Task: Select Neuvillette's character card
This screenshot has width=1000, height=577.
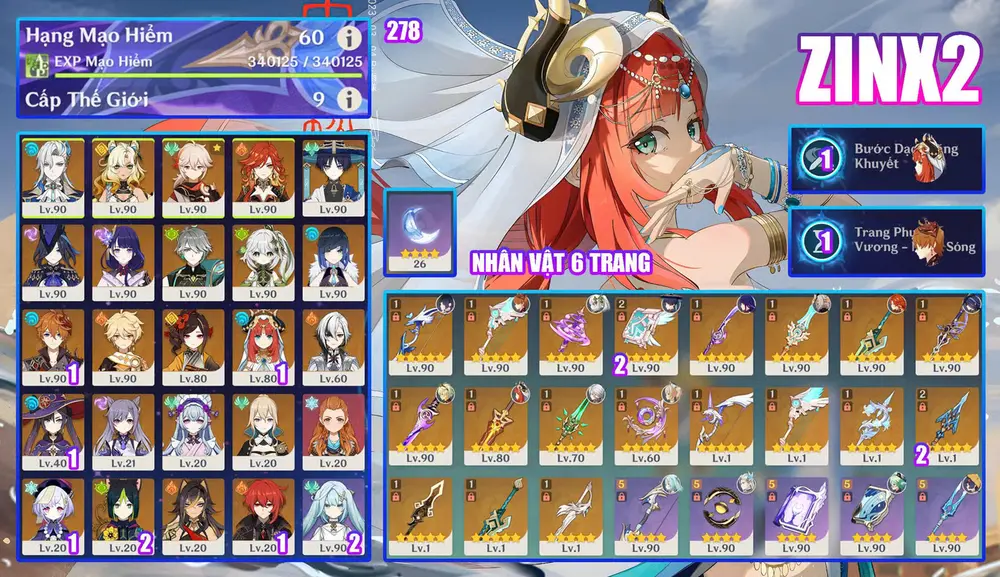Action: pos(54,178)
